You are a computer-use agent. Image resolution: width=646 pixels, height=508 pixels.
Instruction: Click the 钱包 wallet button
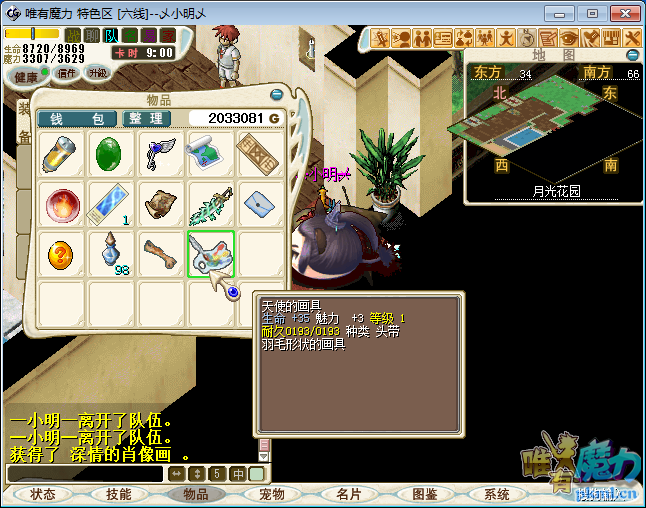(x=78, y=118)
